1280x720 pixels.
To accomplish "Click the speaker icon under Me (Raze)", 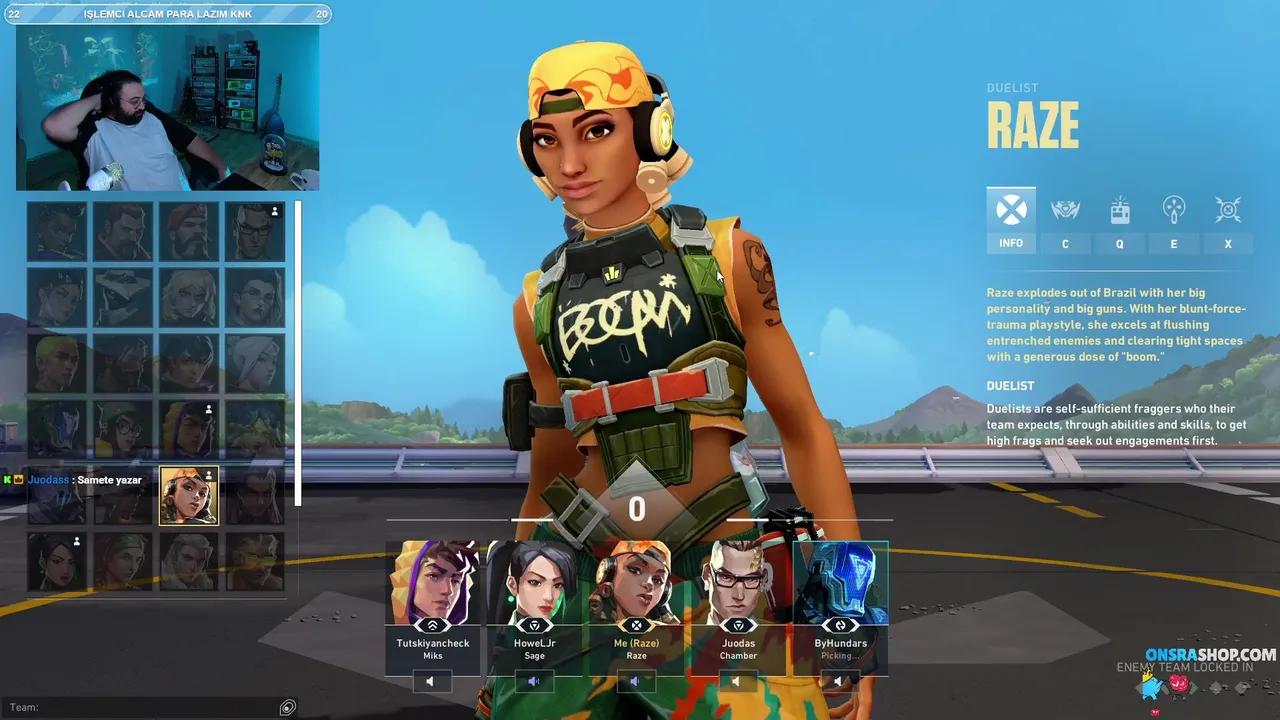I will coord(636,681).
